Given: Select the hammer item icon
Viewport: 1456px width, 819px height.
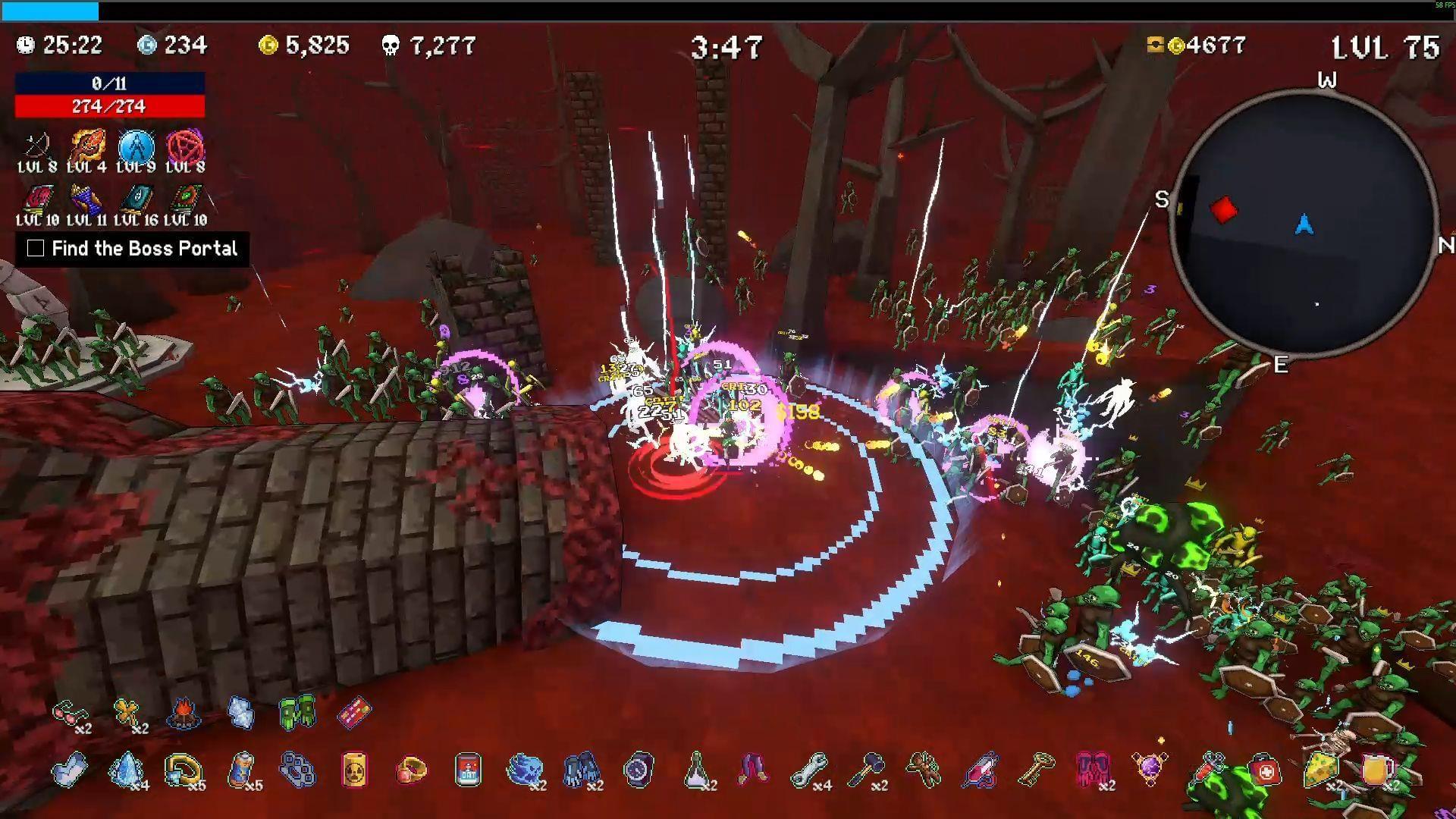Looking at the screenshot, I should coord(866,770).
